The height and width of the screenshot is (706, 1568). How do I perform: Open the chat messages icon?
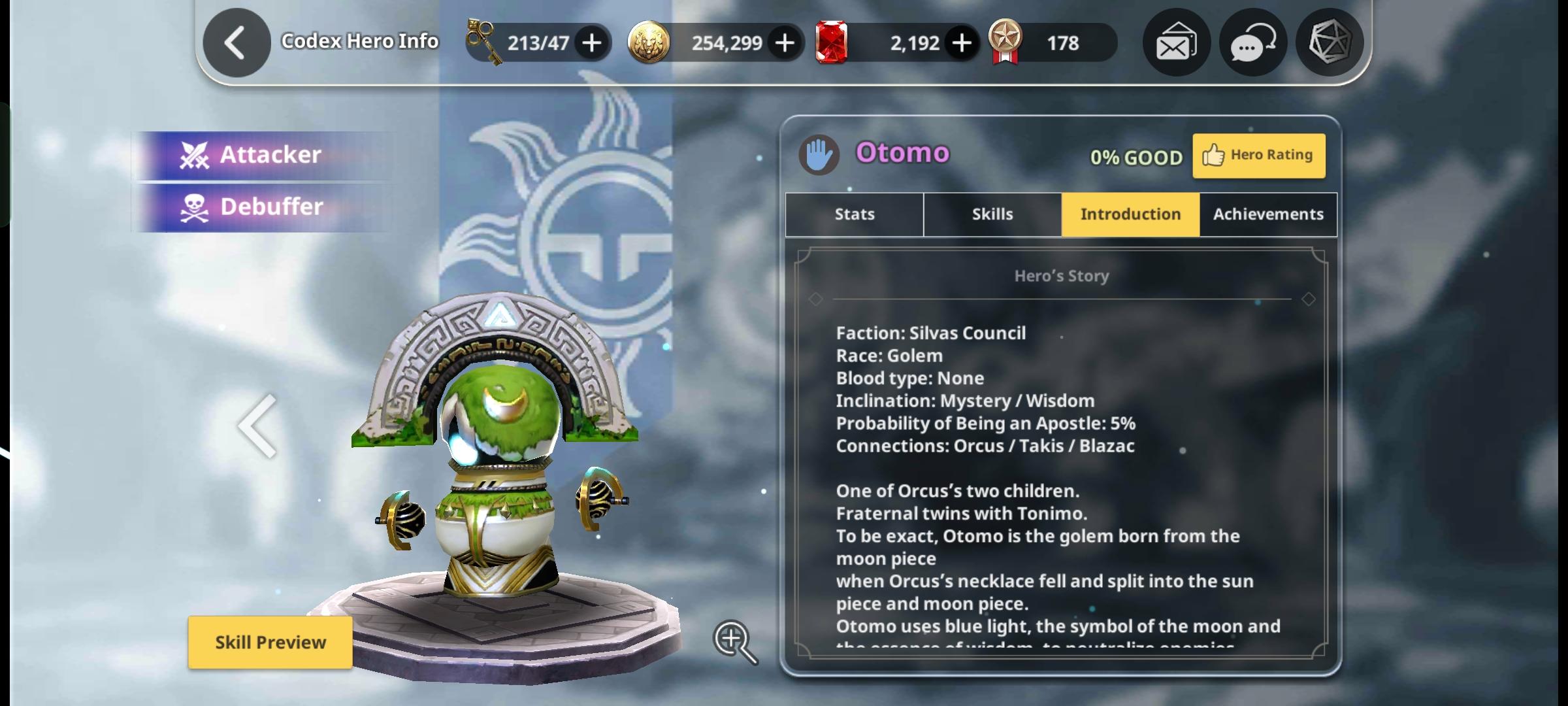tap(1252, 43)
